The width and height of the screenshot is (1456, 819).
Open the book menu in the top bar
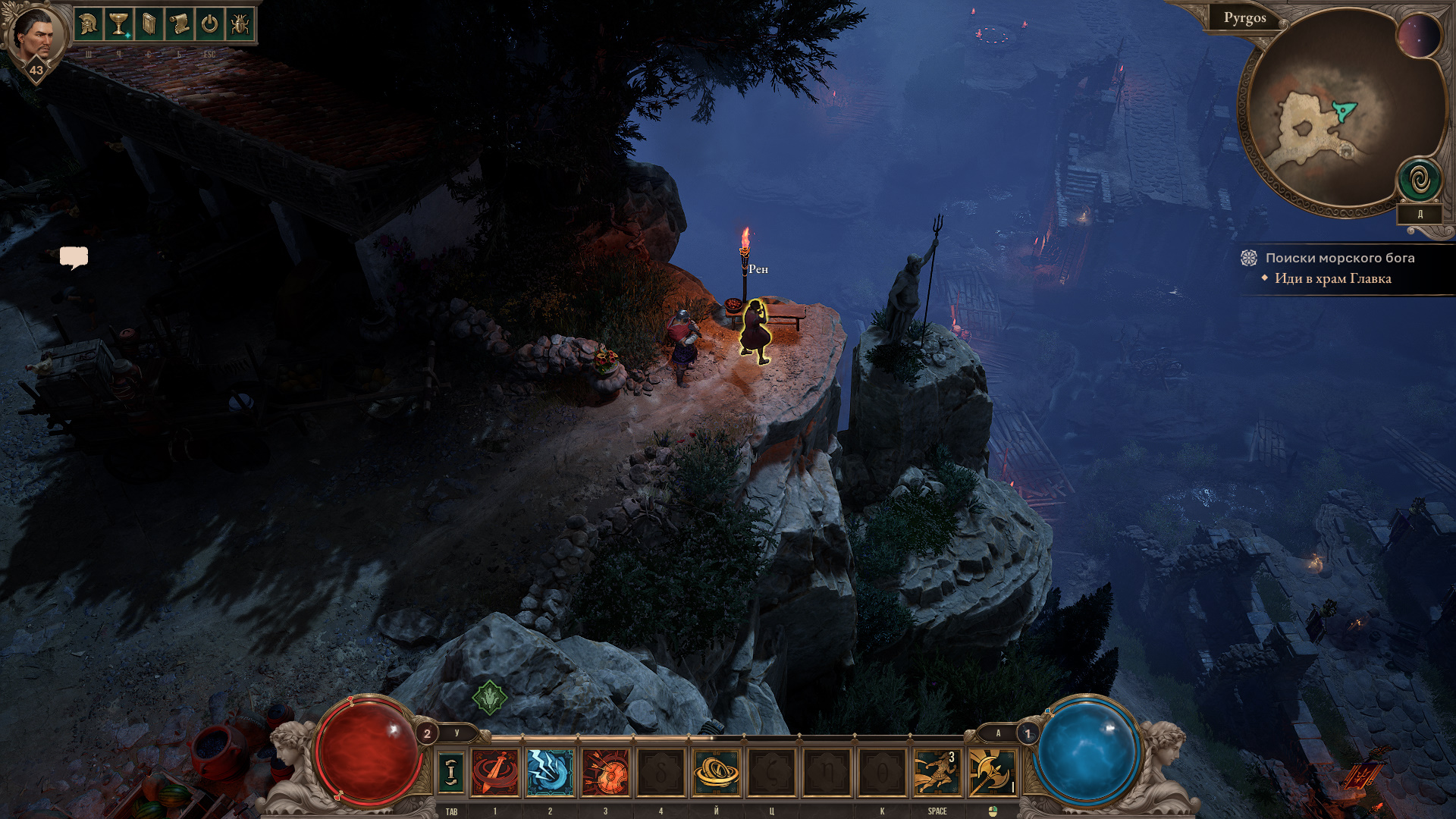(x=149, y=25)
